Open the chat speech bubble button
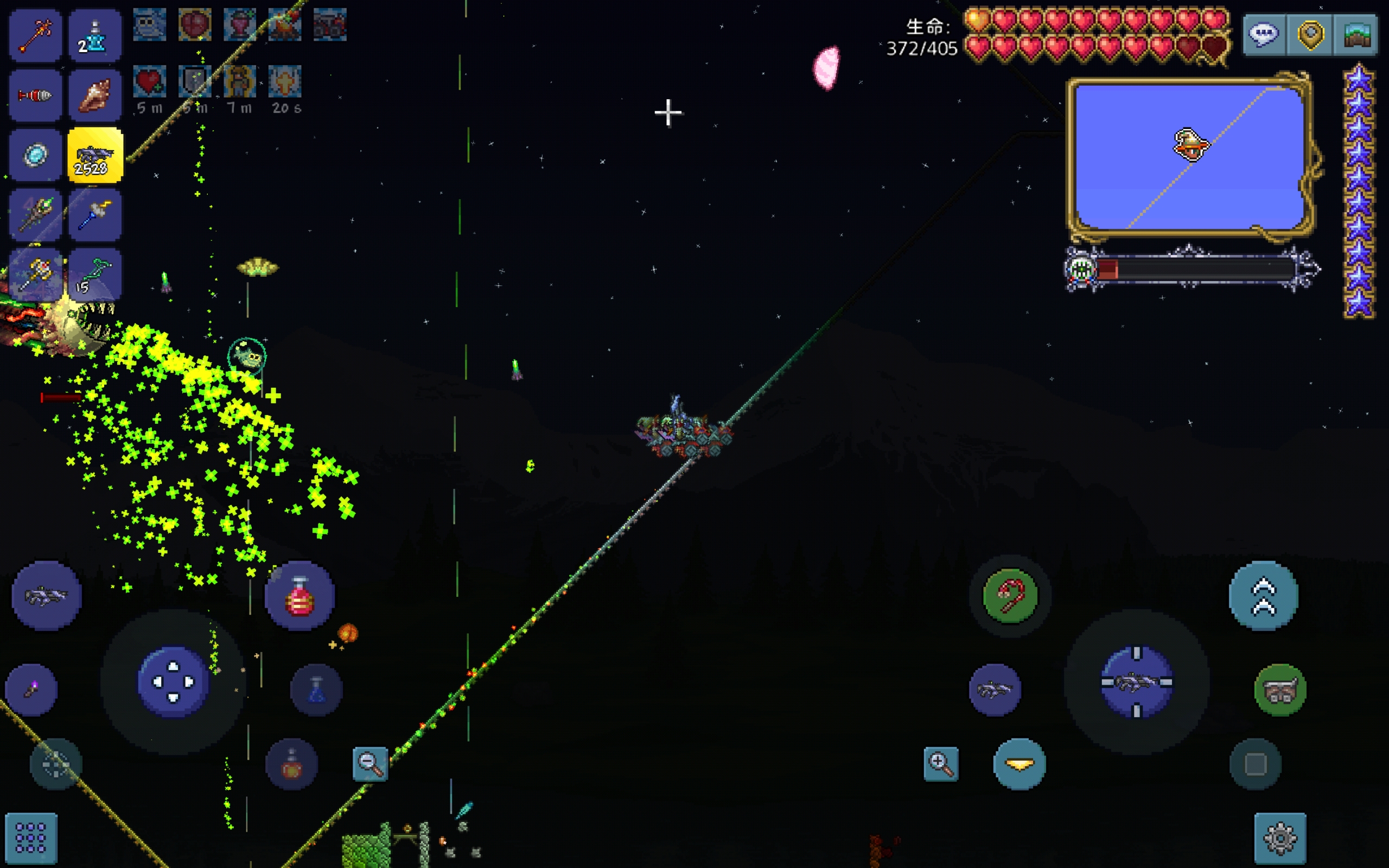The height and width of the screenshot is (868, 1389). 1264,35
